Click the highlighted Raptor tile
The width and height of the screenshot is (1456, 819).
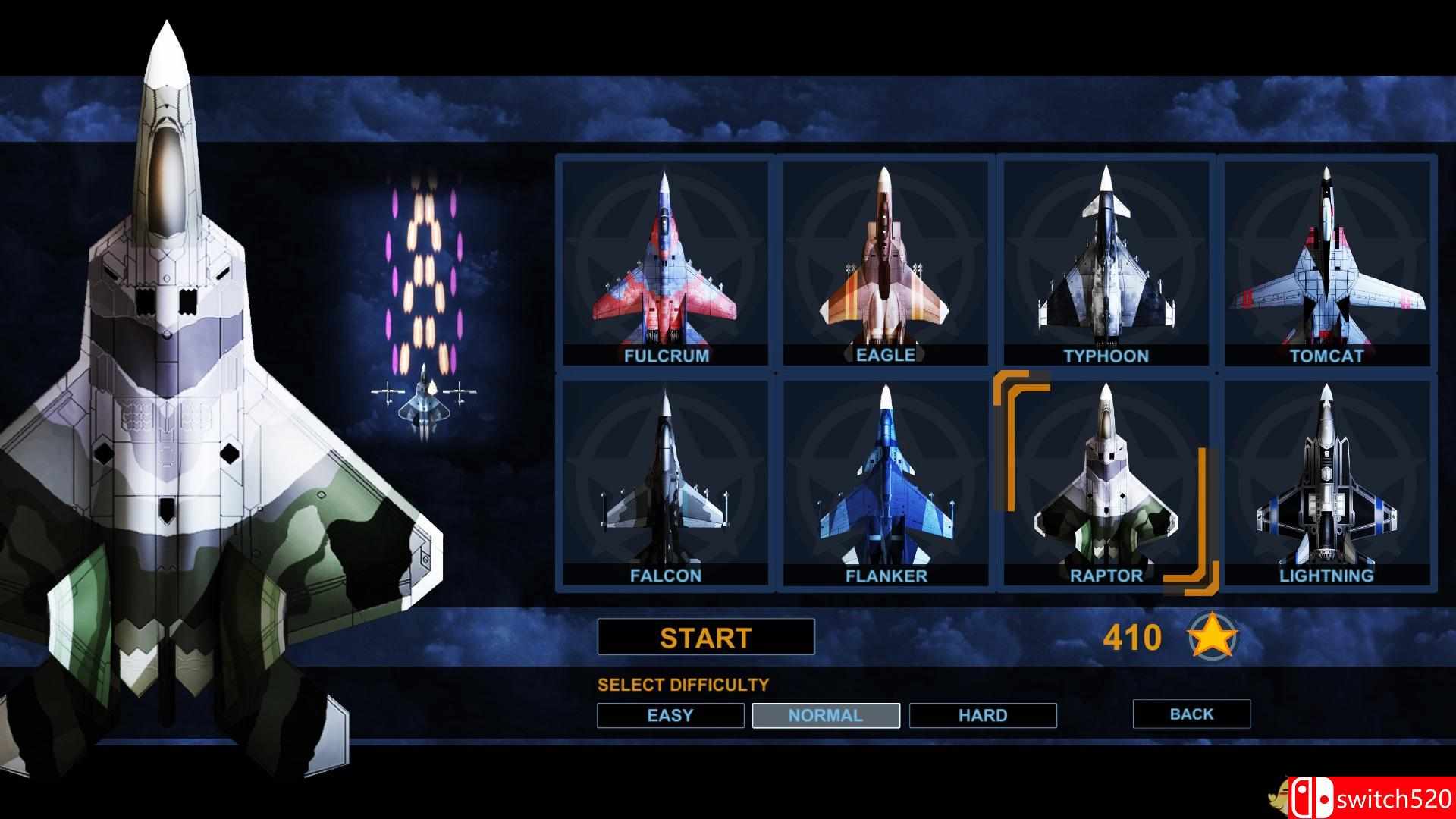[1106, 482]
